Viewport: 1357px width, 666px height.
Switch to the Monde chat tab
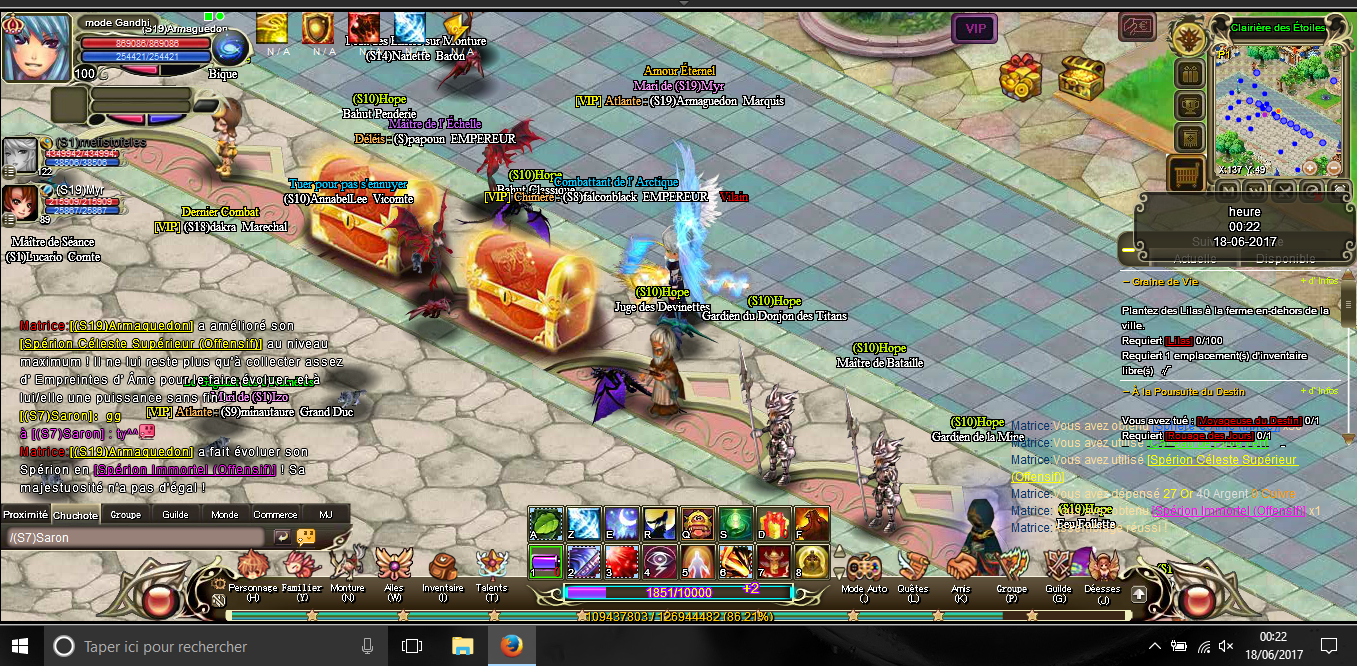tap(225, 514)
